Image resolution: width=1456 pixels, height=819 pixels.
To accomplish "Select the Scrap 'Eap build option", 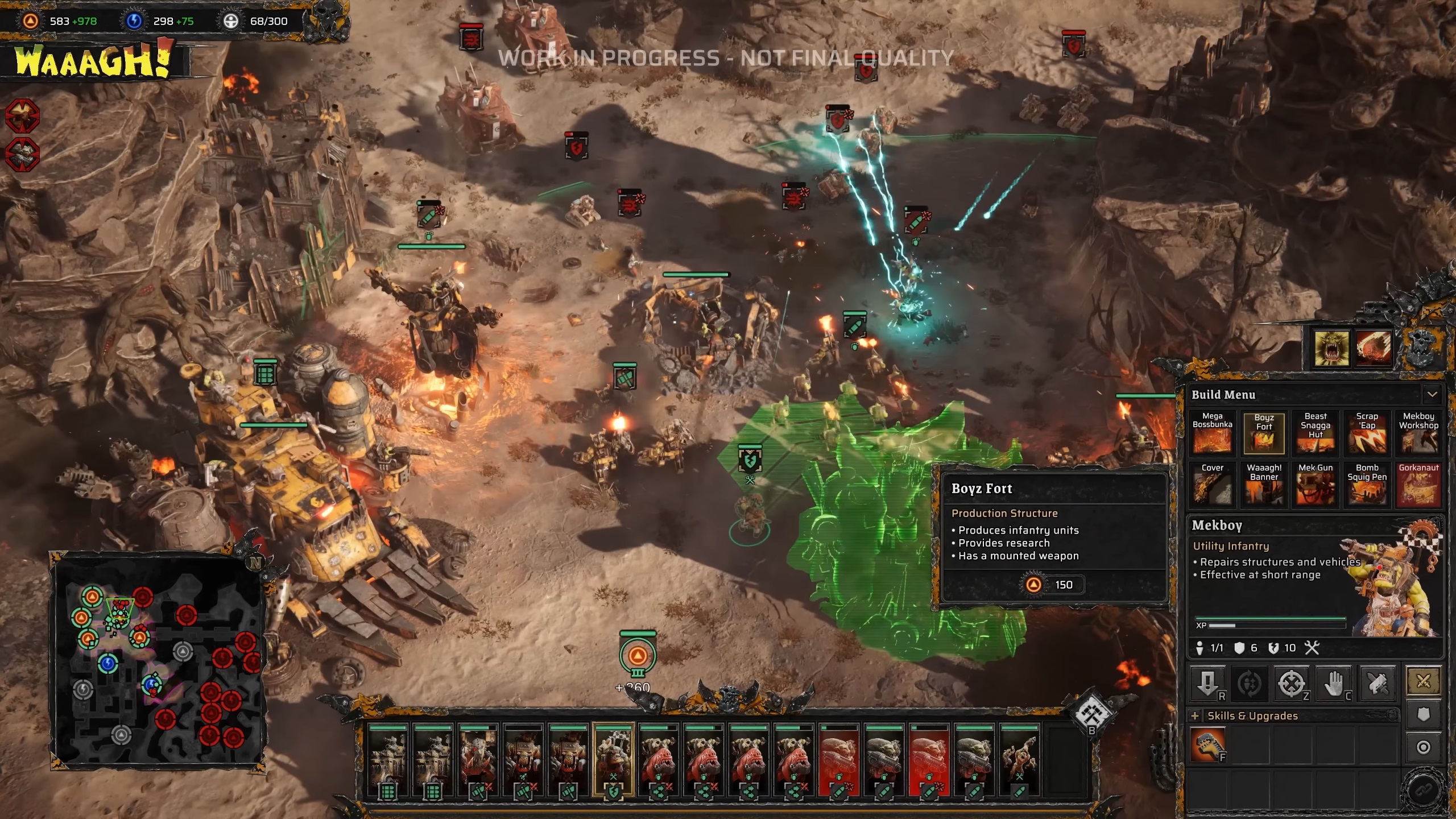I will point(1367,433).
